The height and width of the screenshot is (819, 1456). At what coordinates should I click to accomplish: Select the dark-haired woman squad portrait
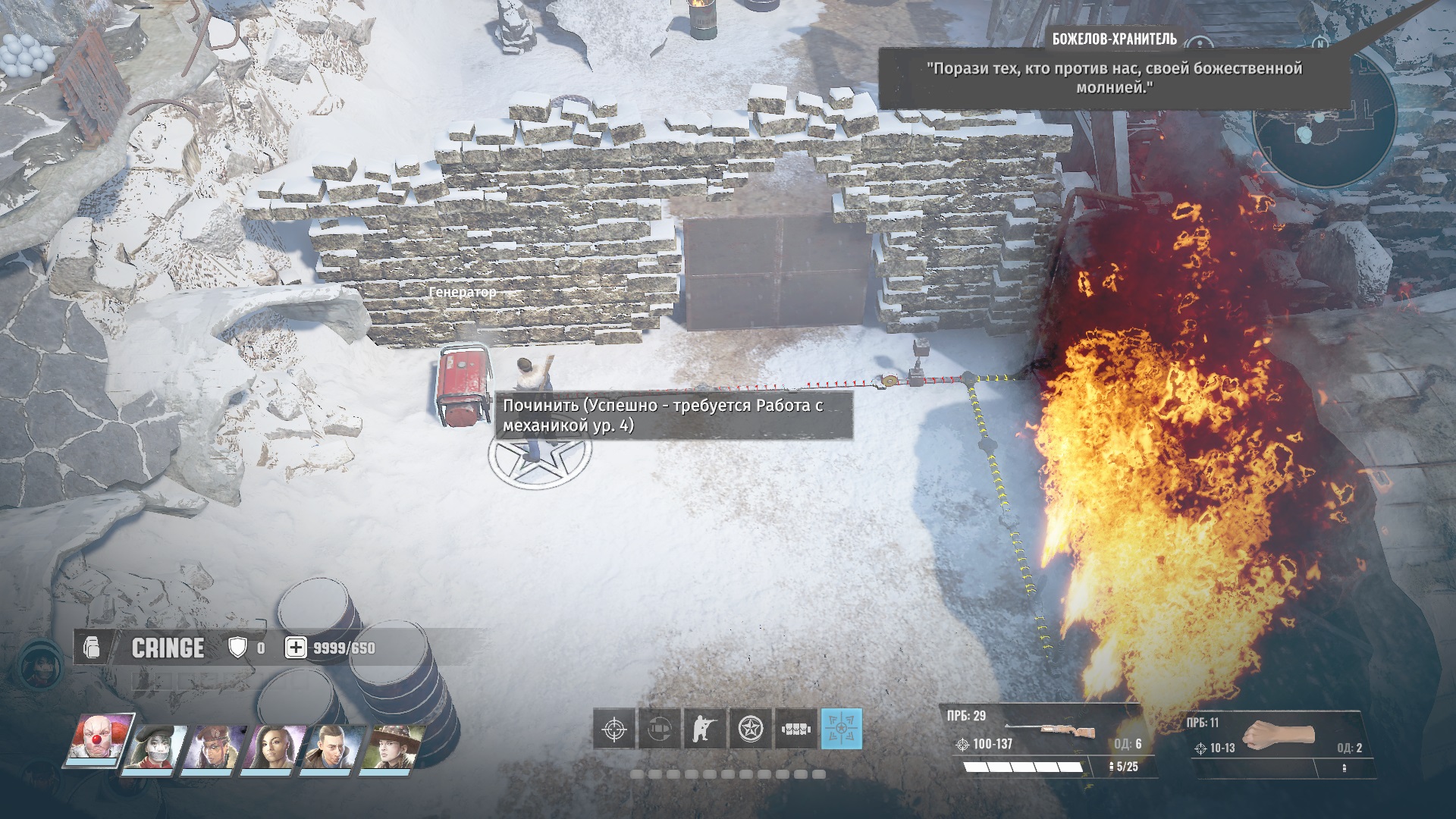pyautogui.click(x=273, y=749)
